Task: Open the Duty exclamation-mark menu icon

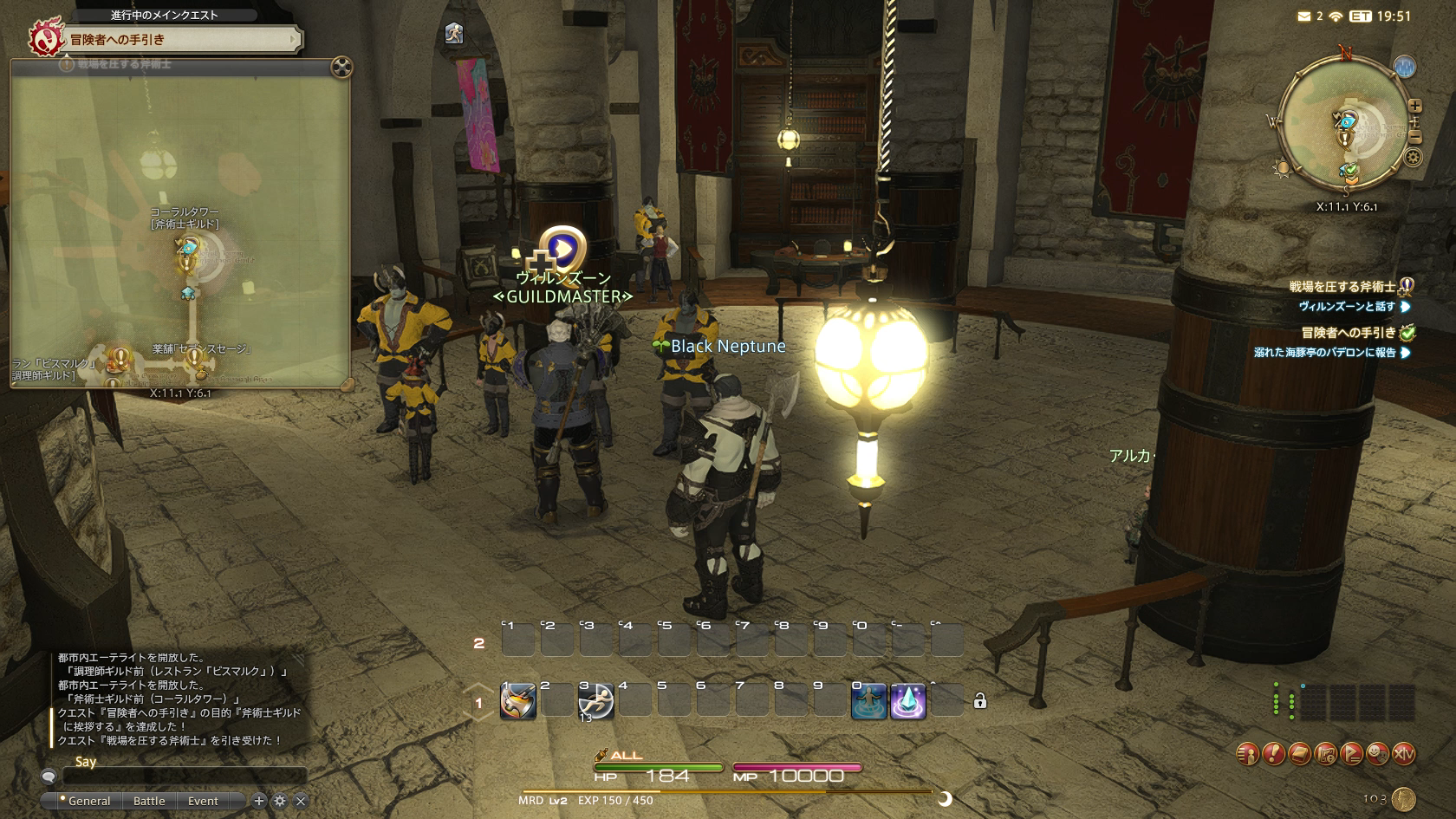Action: 1273,754
